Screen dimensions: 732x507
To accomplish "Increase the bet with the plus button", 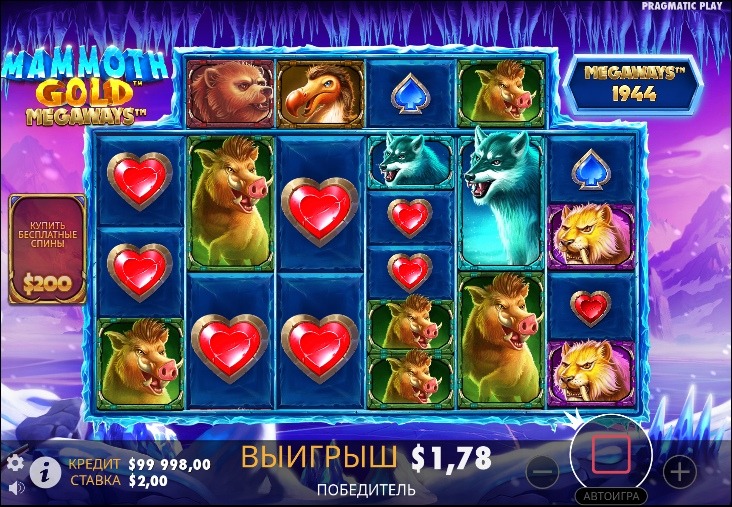I will click(679, 470).
